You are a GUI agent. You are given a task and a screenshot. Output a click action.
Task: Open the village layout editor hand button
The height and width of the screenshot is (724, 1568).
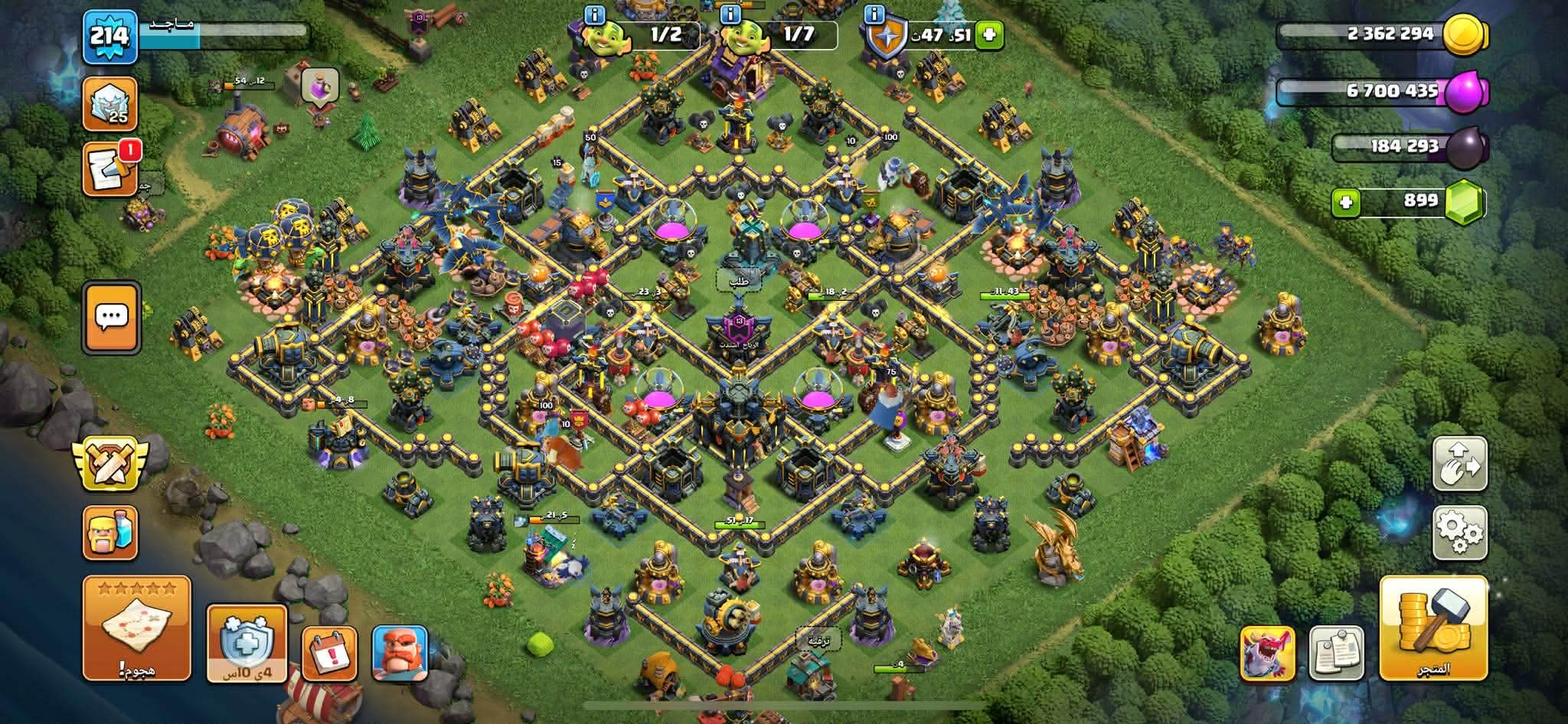point(1459,464)
